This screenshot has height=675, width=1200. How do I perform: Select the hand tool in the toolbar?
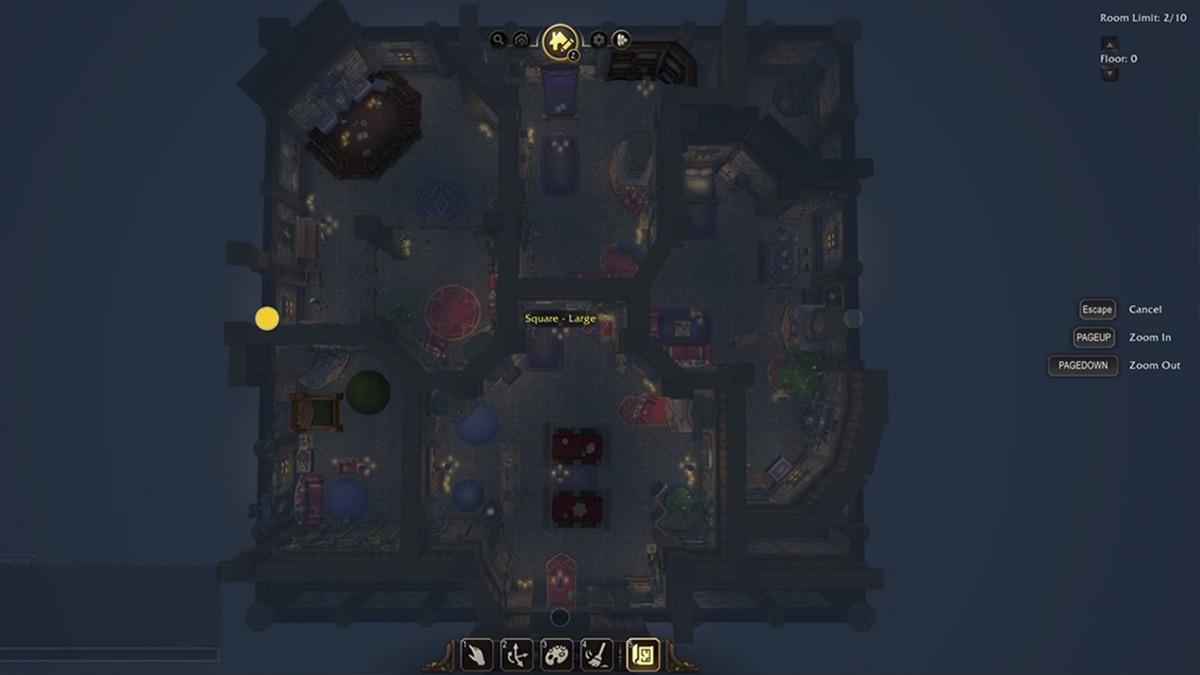point(477,655)
